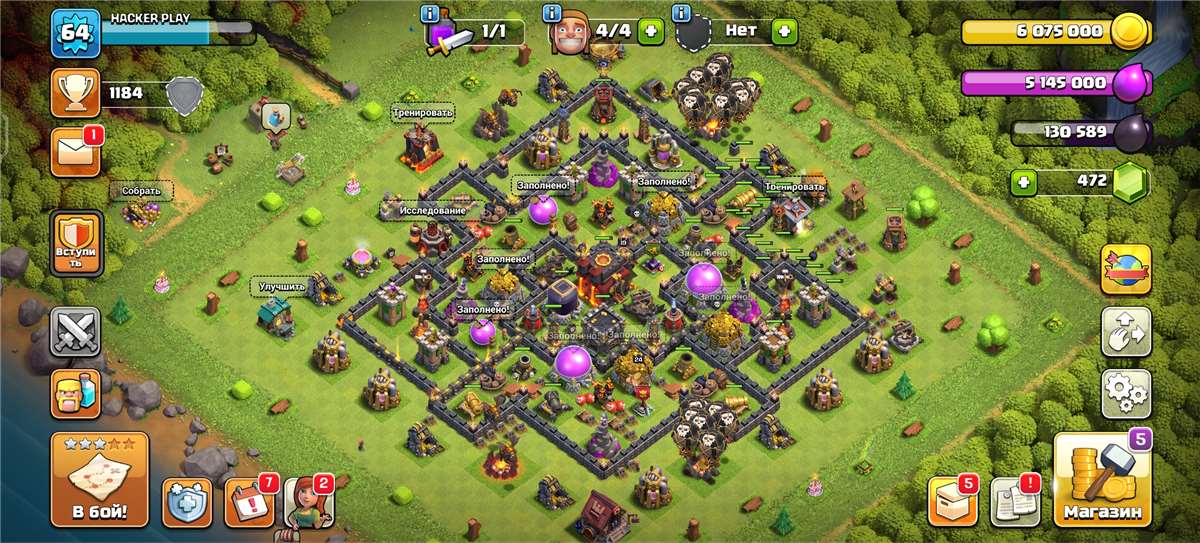
Task: Open the Магазин shop
Action: pyautogui.click(x=1102, y=480)
